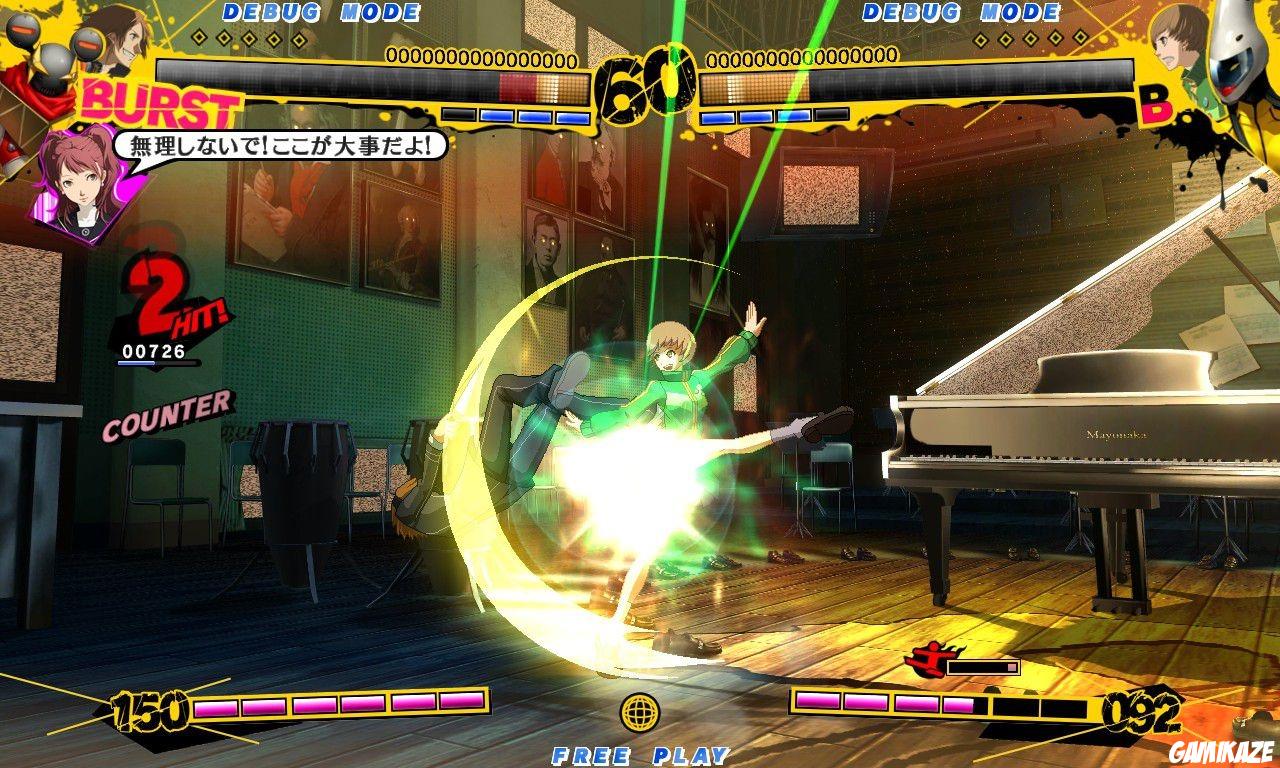1280x768 pixels.
Task: Click the round timer showing 60
Action: pos(646,86)
